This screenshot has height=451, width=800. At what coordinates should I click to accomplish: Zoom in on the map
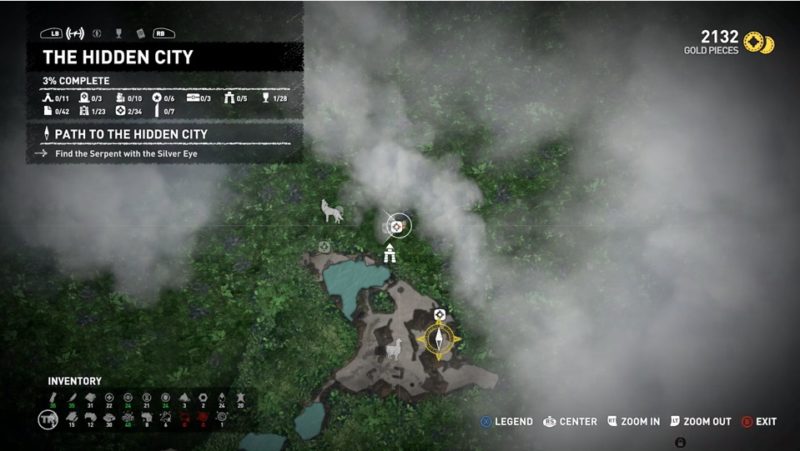point(634,422)
